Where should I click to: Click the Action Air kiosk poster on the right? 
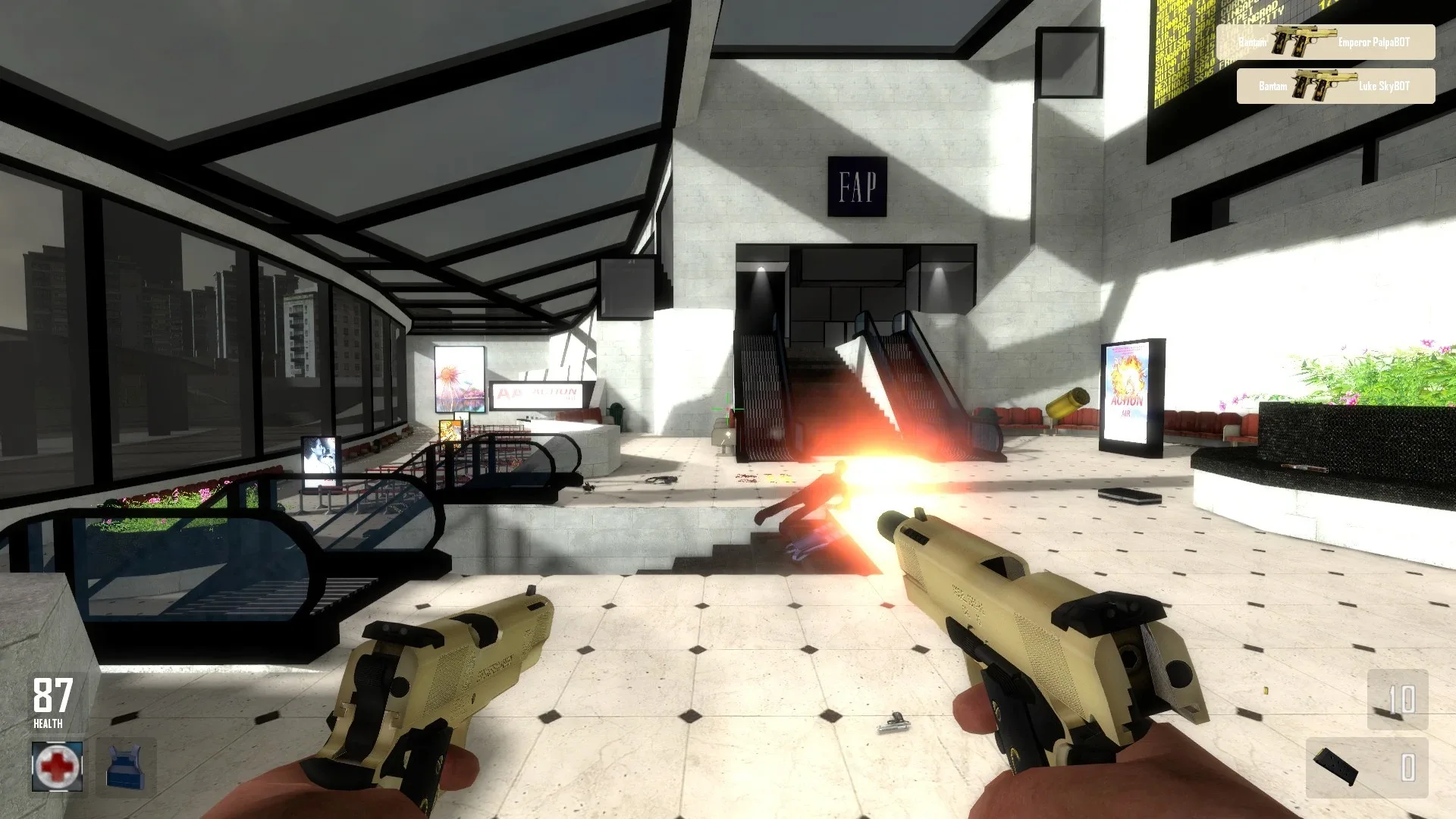[x=1127, y=387]
